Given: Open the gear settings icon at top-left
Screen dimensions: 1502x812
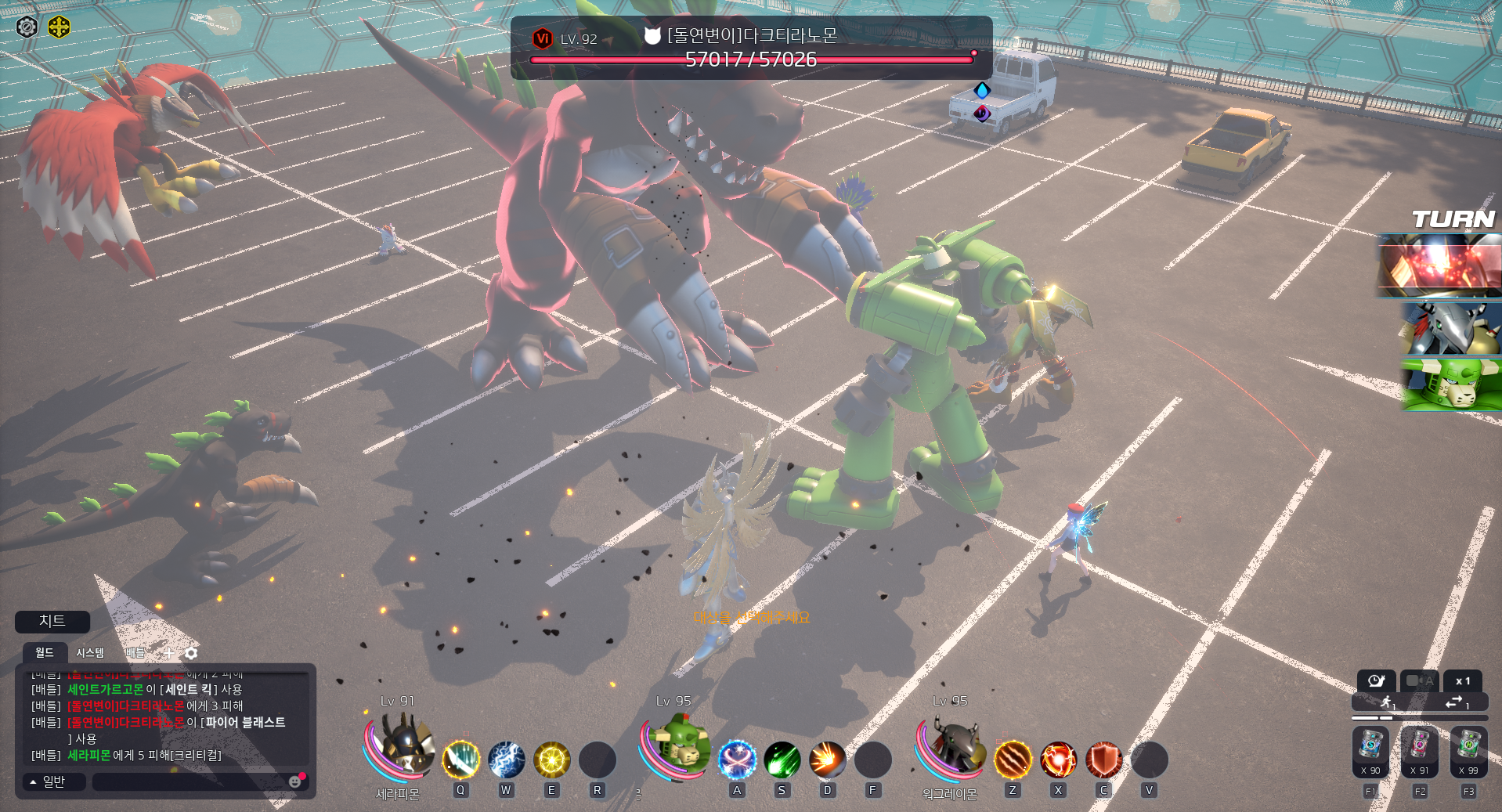Looking at the screenshot, I should (27, 27).
